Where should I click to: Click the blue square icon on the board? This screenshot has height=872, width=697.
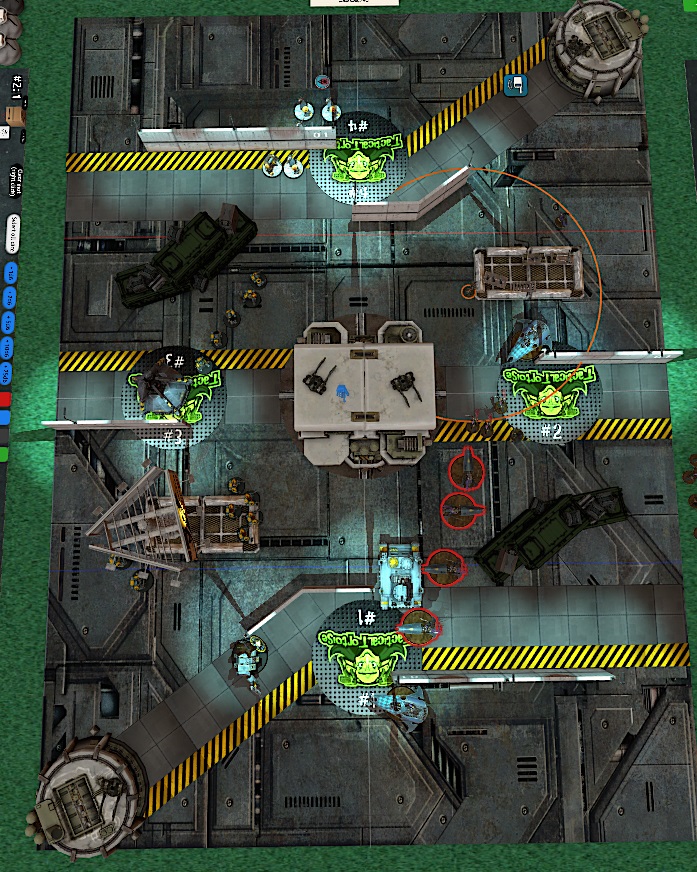[517, 86]
